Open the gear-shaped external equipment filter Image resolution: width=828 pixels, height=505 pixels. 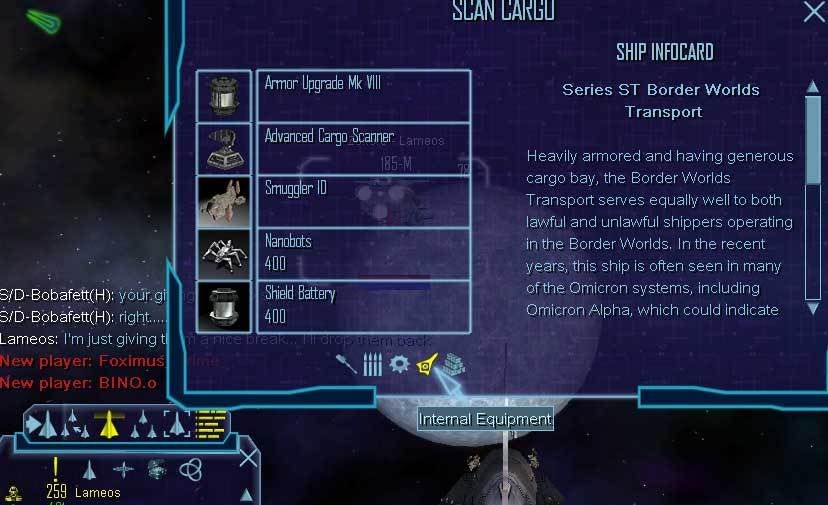tap(399, 364)
